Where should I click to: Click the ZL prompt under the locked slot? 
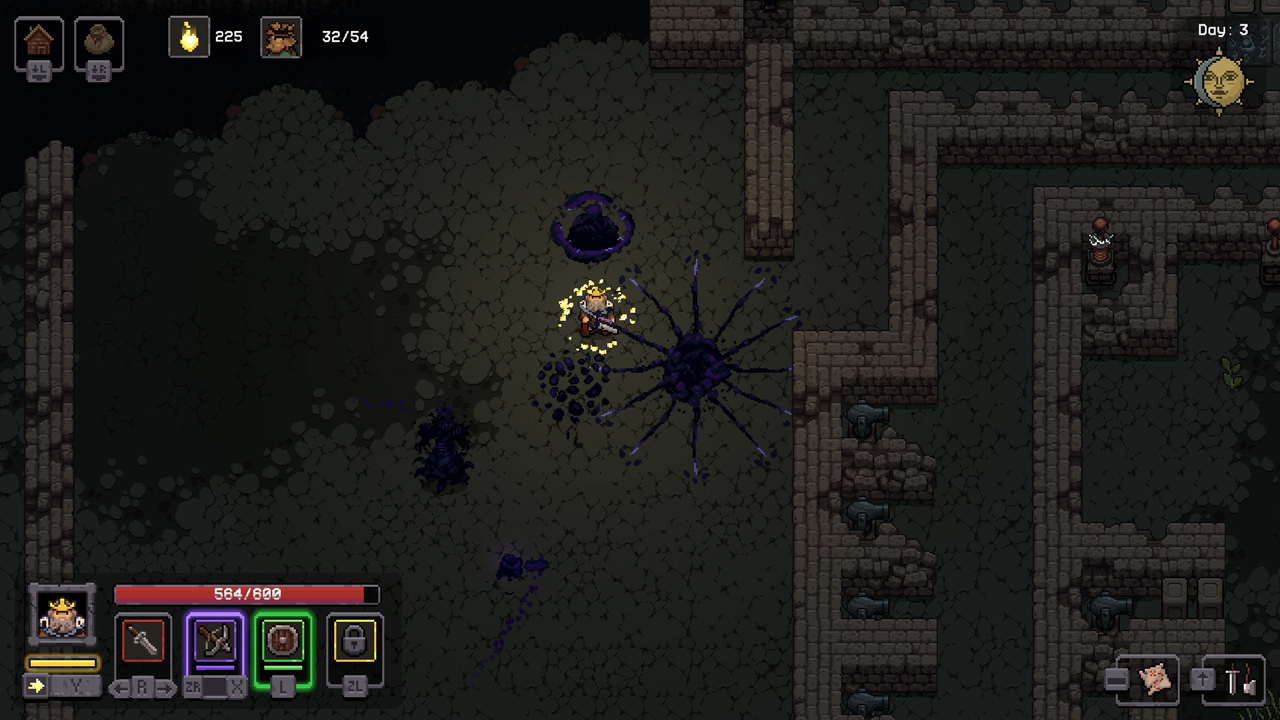[354, 688]
